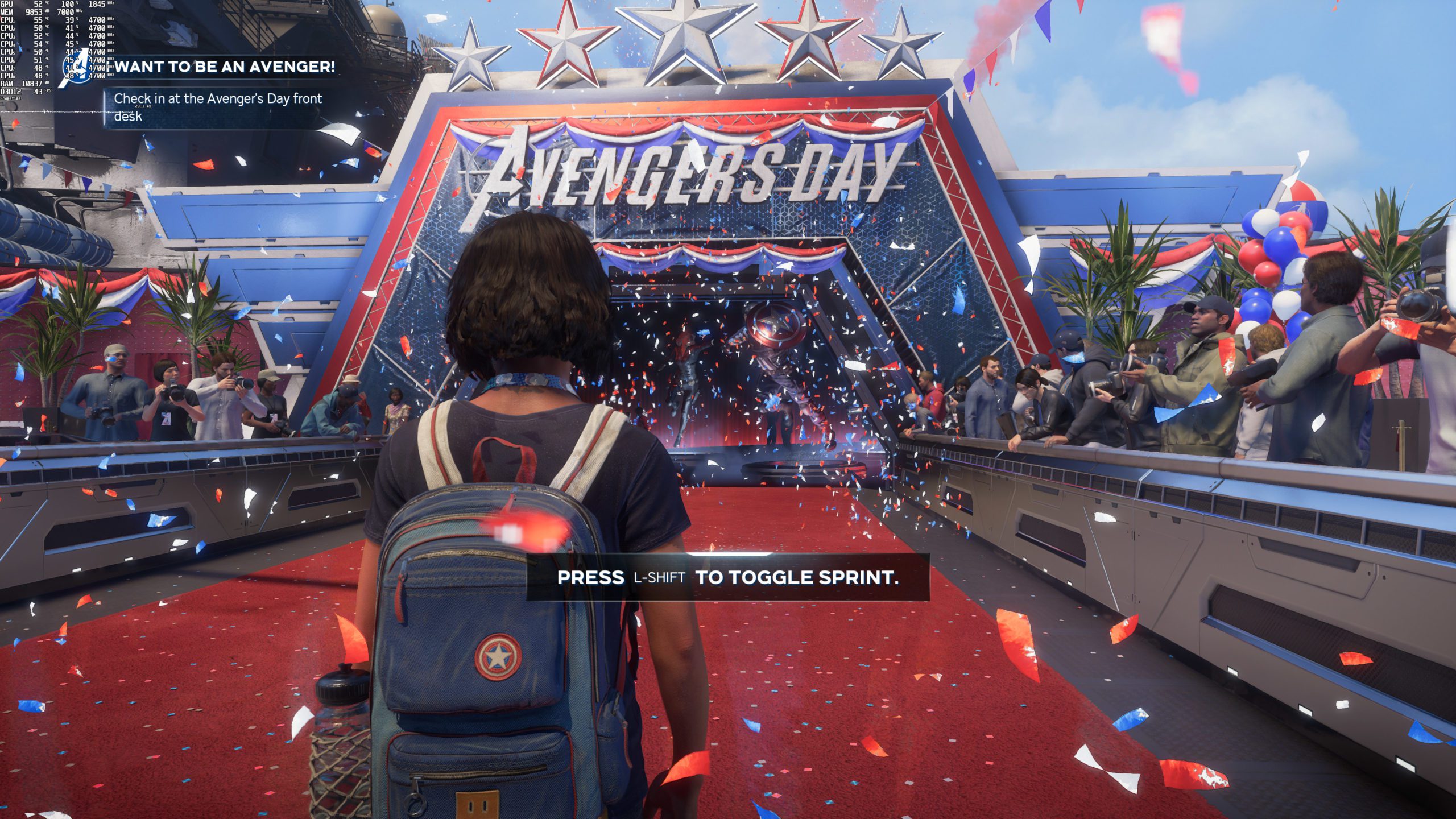
Task: Click the "Check in at front desk" objective
Action: click(x=218, y=107)
